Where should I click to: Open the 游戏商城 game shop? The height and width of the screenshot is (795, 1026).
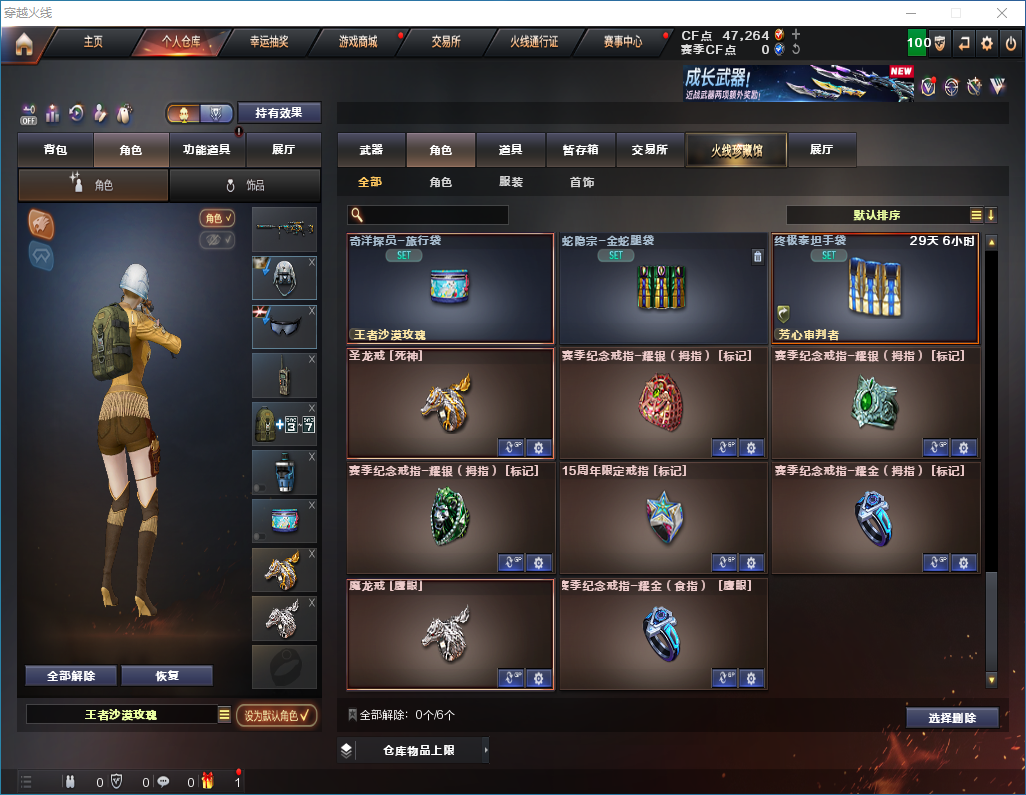[x=358, y=42]
